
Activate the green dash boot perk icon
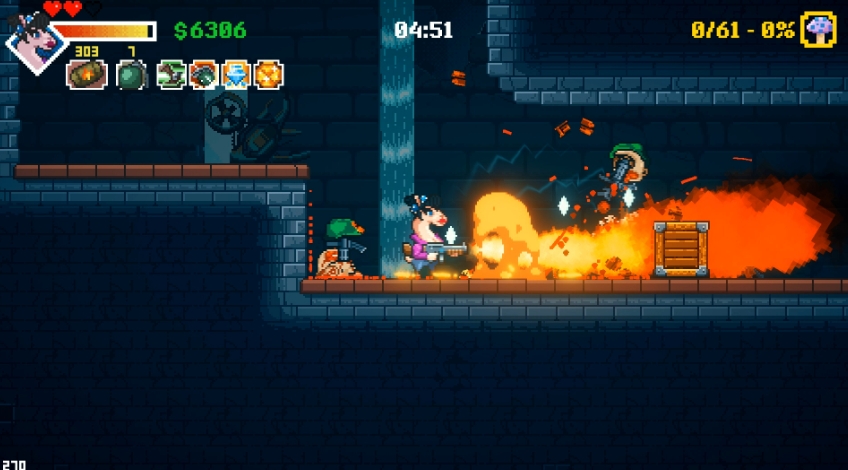pyautogui.click(x=171, y=75)
